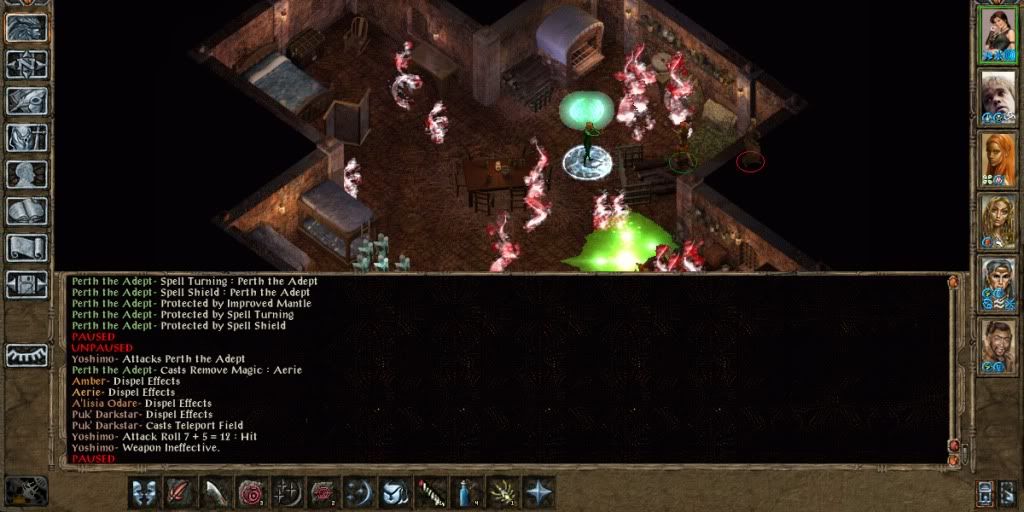Use the golden spider quick item
This screenshot has height=512, width=1024.
click(501, 492)
